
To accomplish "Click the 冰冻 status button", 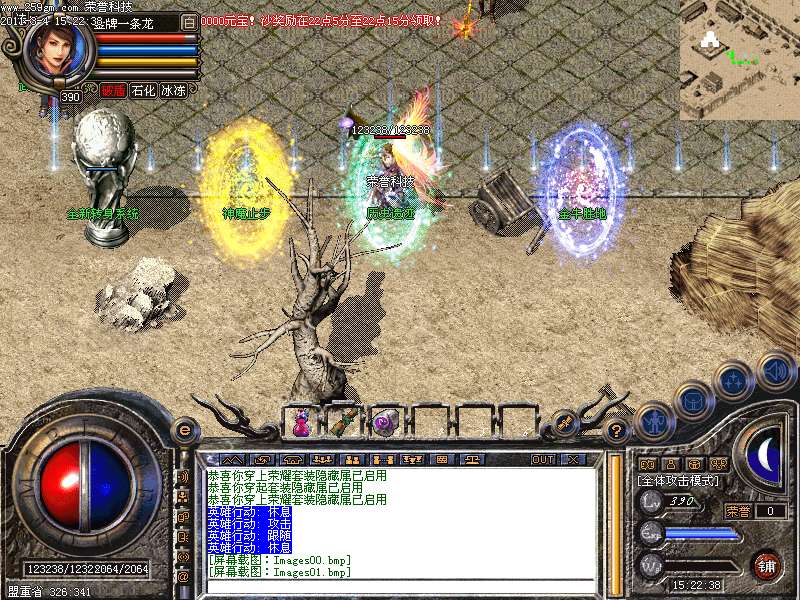I will pos(173,90).
